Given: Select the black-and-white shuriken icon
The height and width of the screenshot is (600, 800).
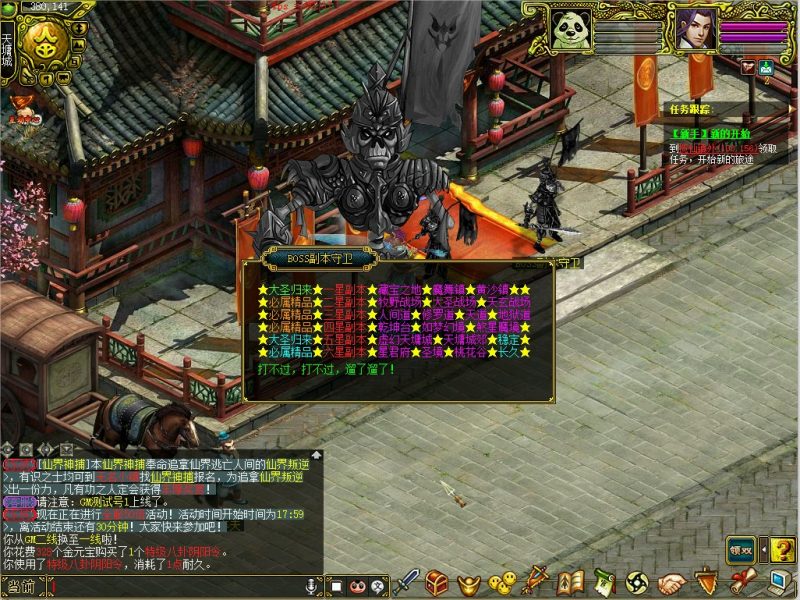Looking at the screenshot, I should (637, 582).
